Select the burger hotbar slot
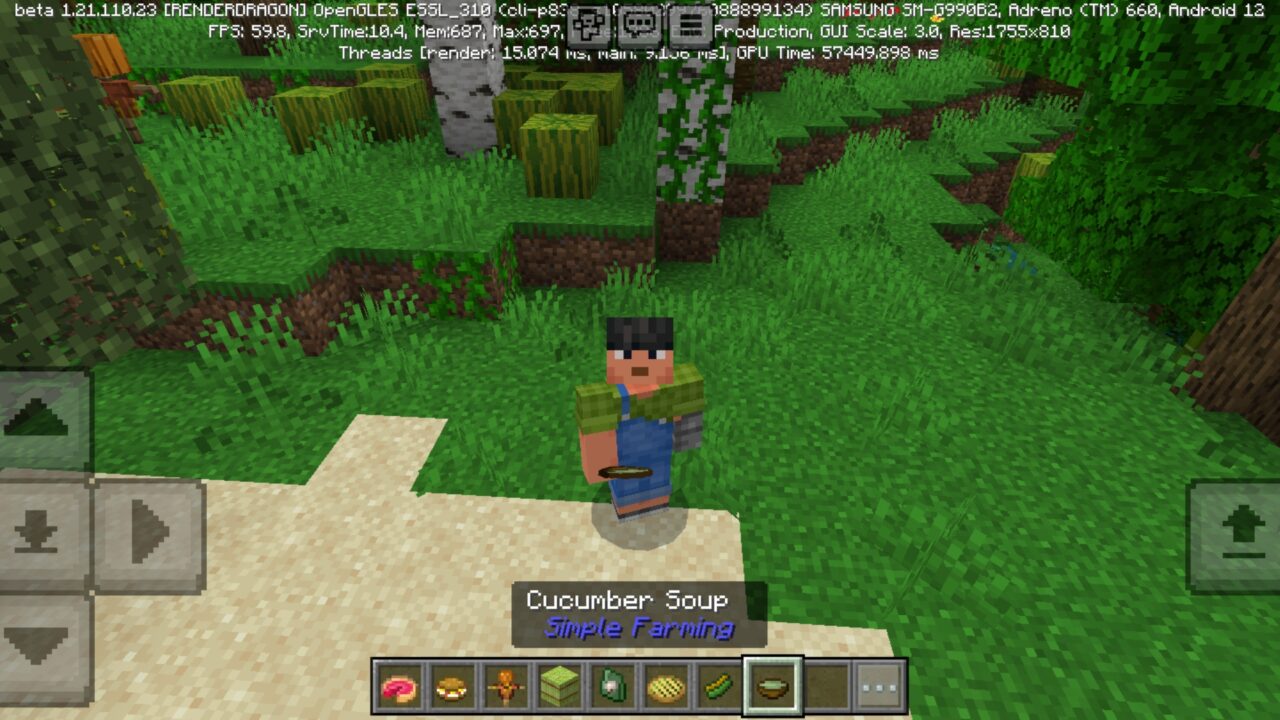The width and height of the screenshot is (1280, 720). click(453, 687)
